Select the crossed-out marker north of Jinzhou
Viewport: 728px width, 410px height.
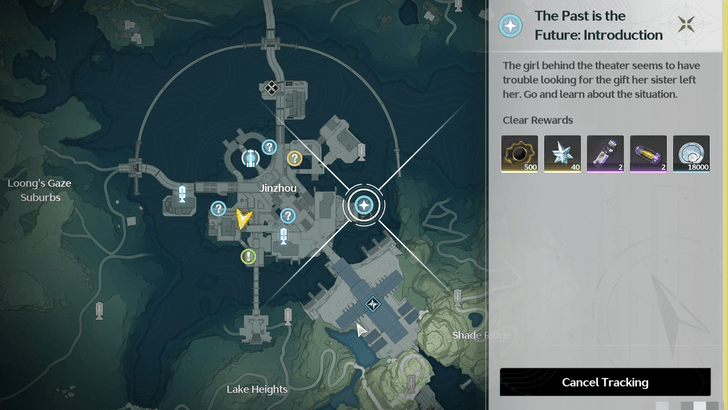pos(271,88)
